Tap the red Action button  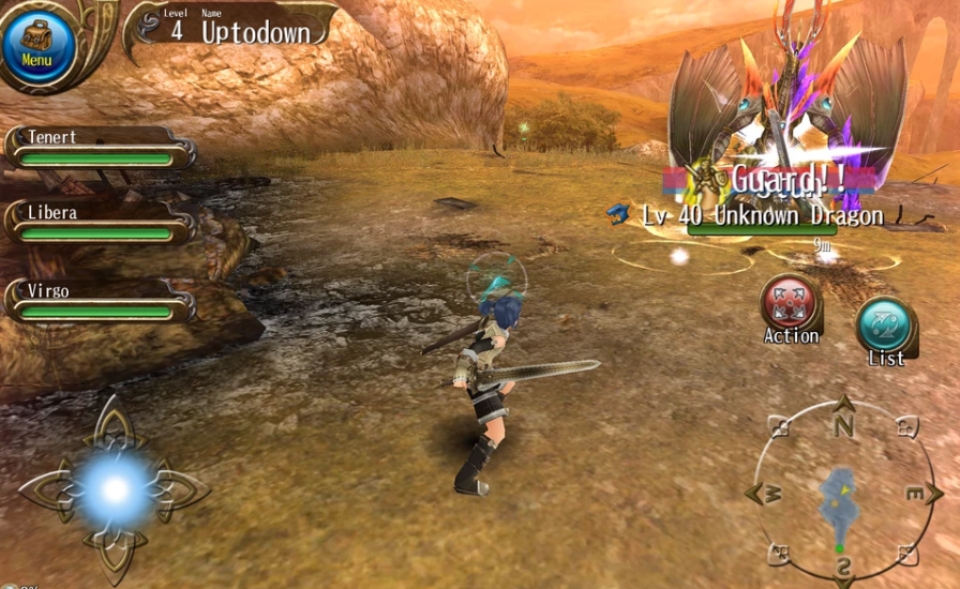coord(790,304)
